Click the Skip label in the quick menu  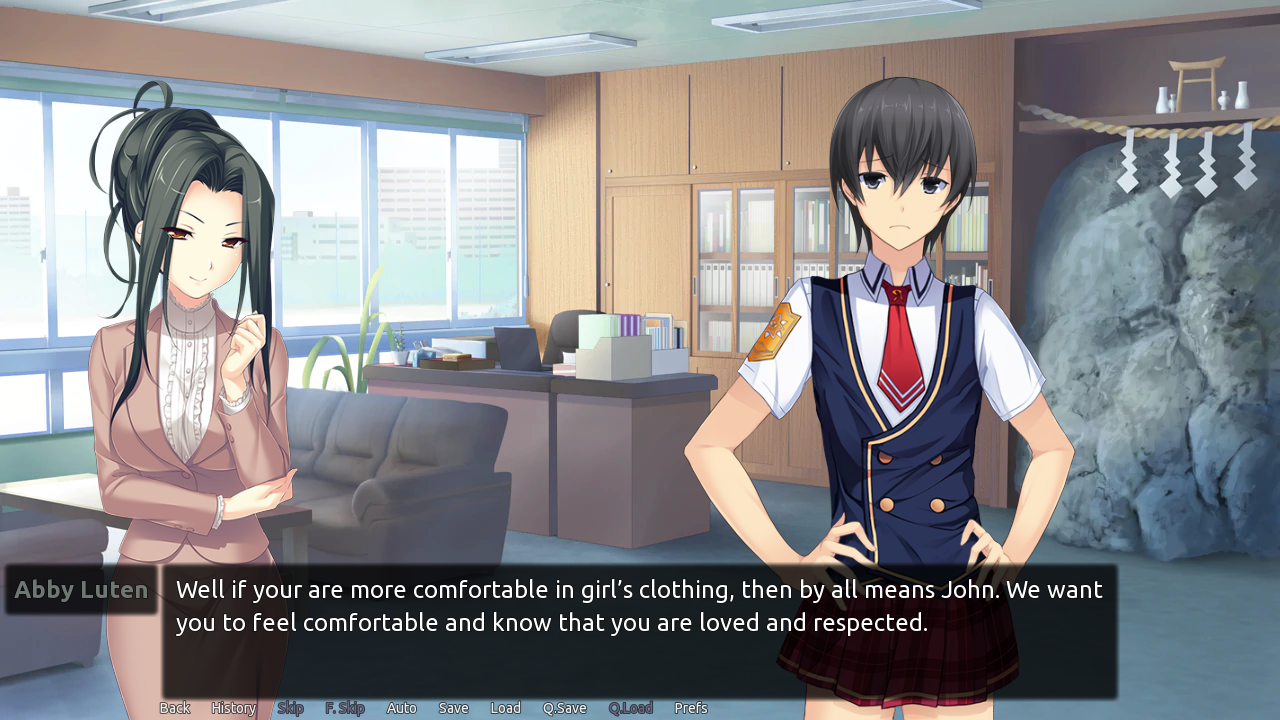[290, 707]
